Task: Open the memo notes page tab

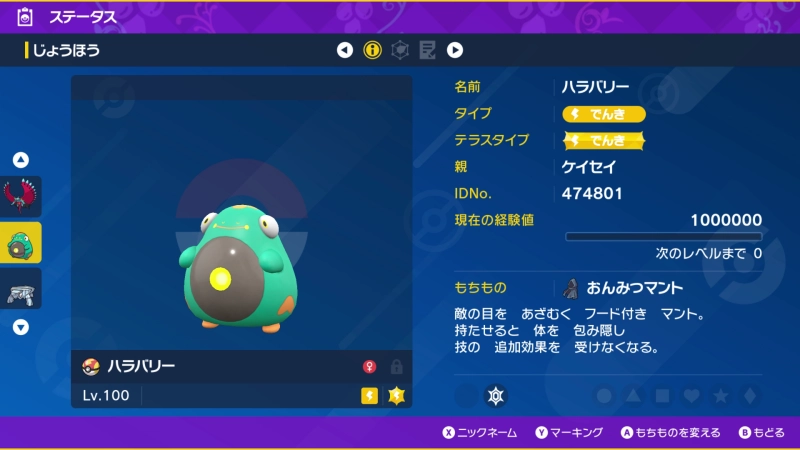Action: coord(427,50)
